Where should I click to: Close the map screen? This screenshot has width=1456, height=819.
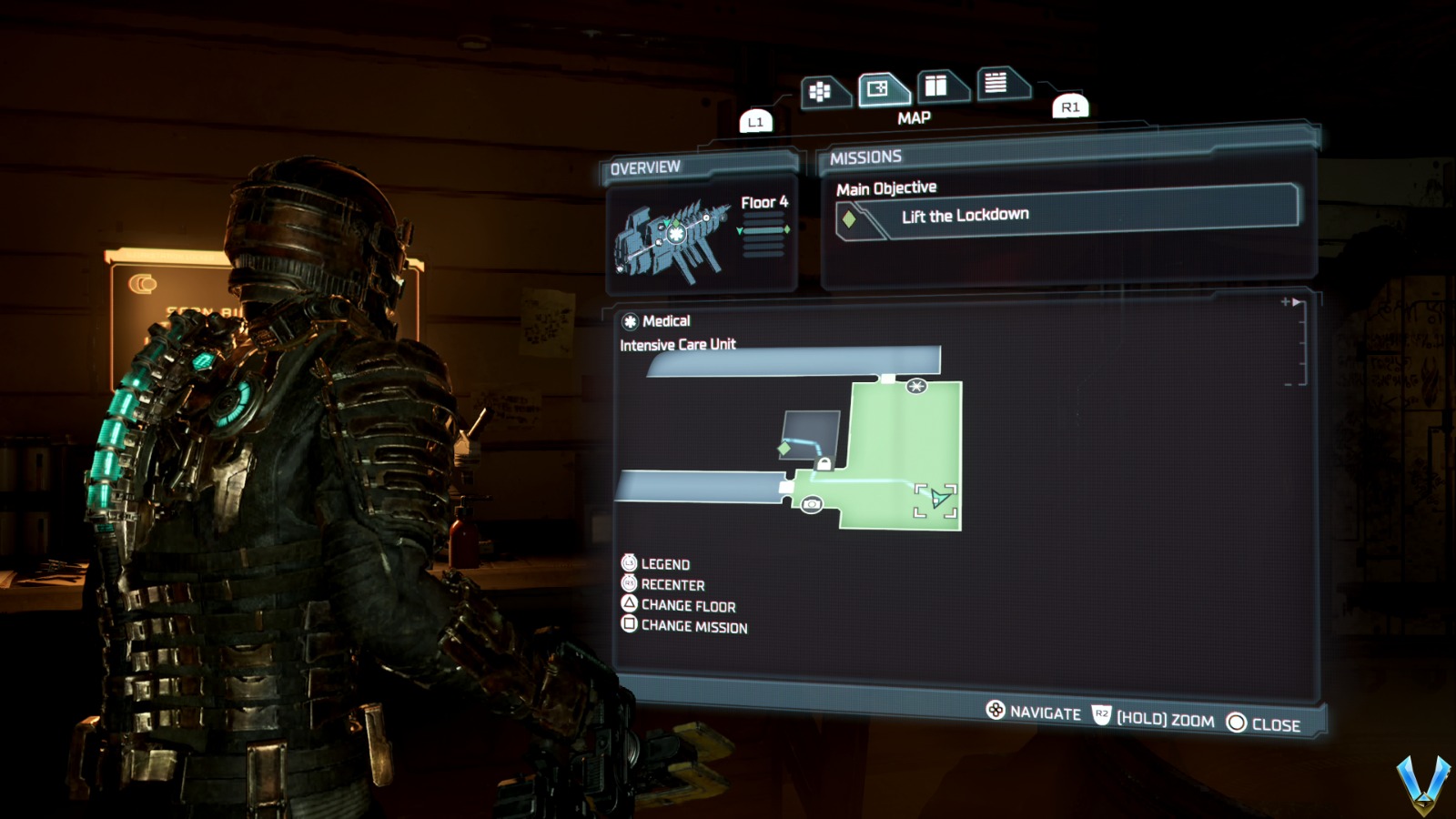click(1264, 724)
